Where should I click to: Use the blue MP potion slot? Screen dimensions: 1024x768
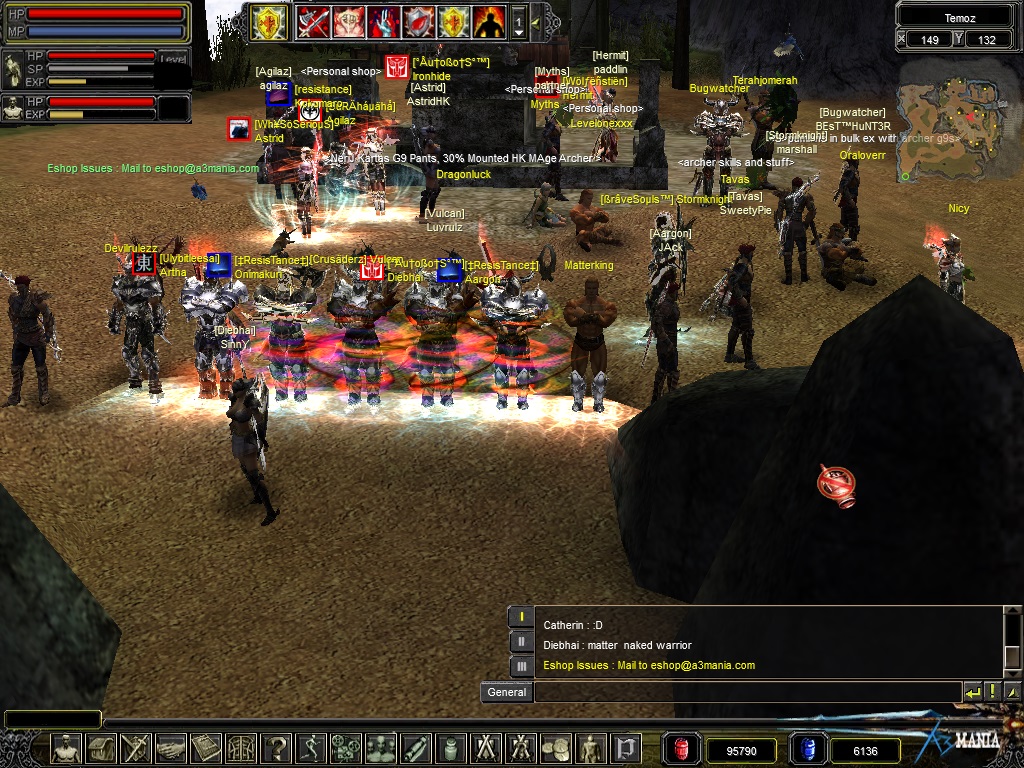808,749
